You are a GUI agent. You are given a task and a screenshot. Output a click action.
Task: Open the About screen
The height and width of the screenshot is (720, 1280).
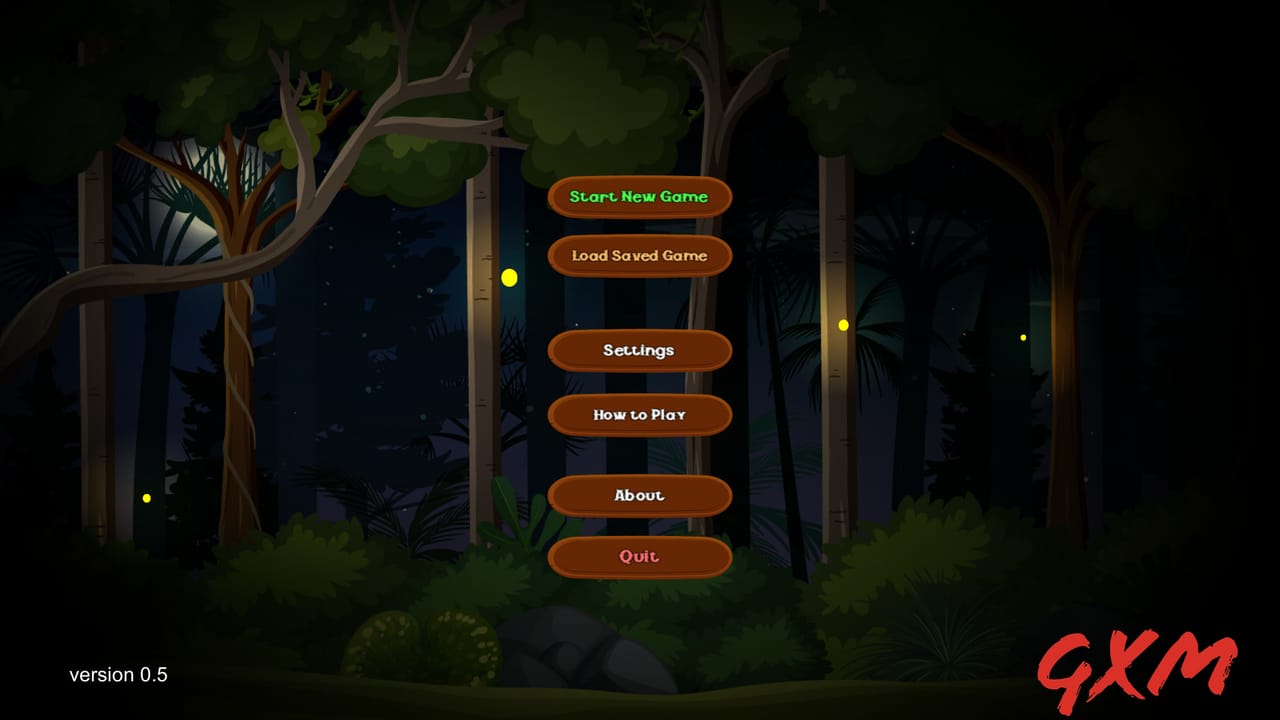[640, 495]
